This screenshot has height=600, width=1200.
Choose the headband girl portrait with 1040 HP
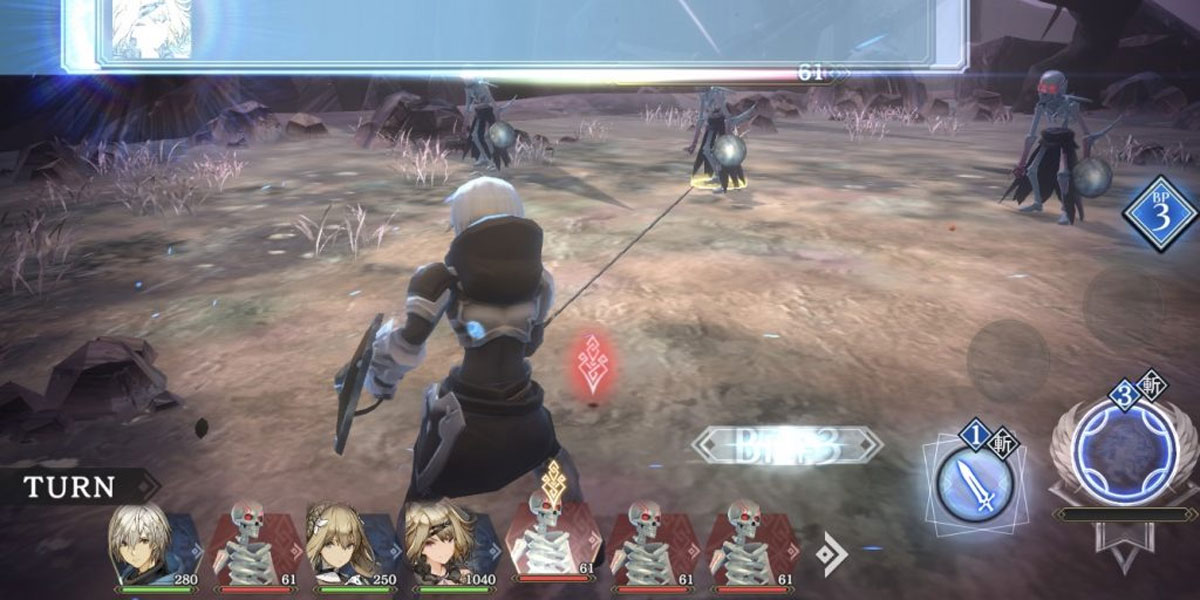[446, 544]
